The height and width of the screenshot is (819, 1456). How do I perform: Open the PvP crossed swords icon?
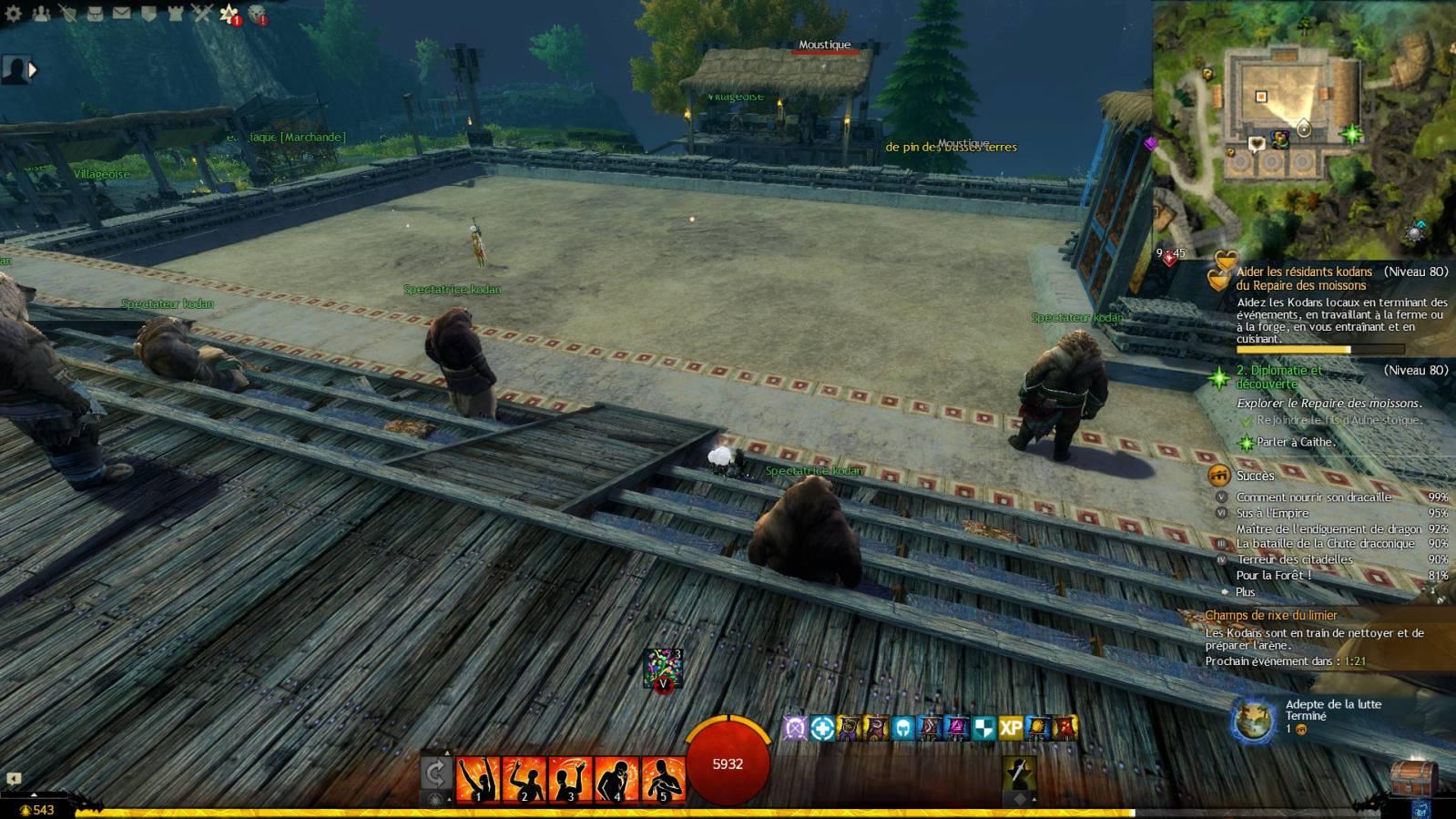pos(201,14)
